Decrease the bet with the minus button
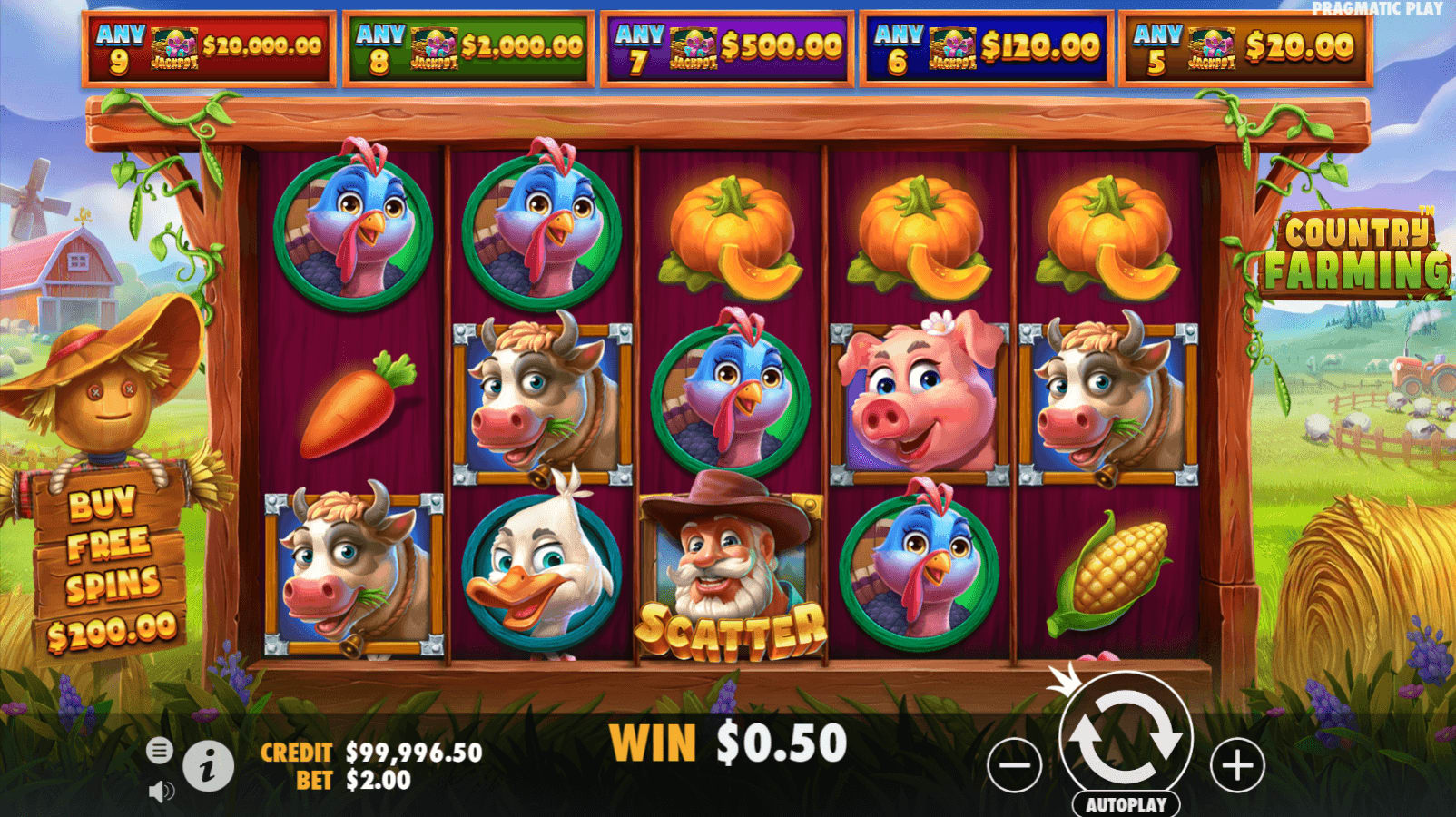1456x817 pixels. point(1014,765)
